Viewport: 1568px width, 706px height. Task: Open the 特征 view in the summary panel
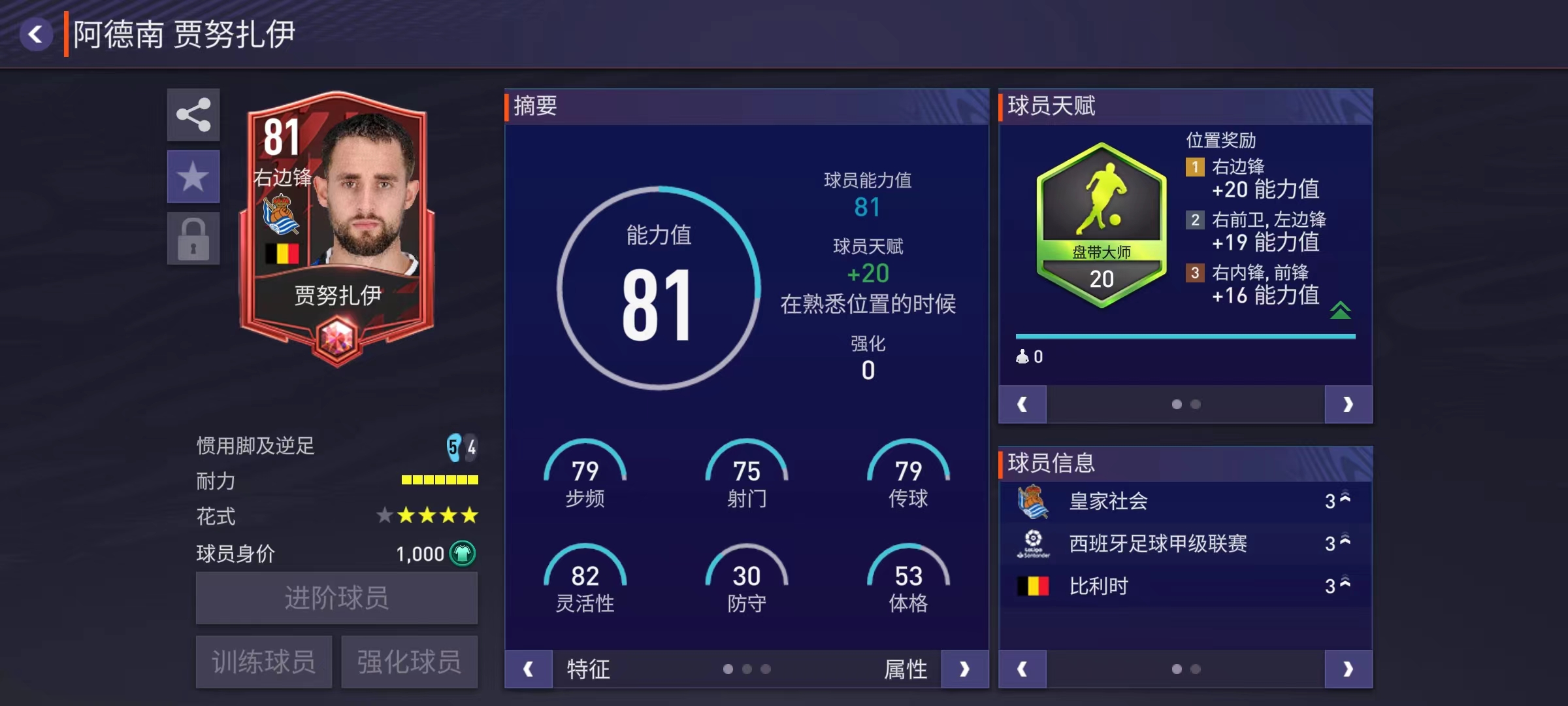[587, 669]
